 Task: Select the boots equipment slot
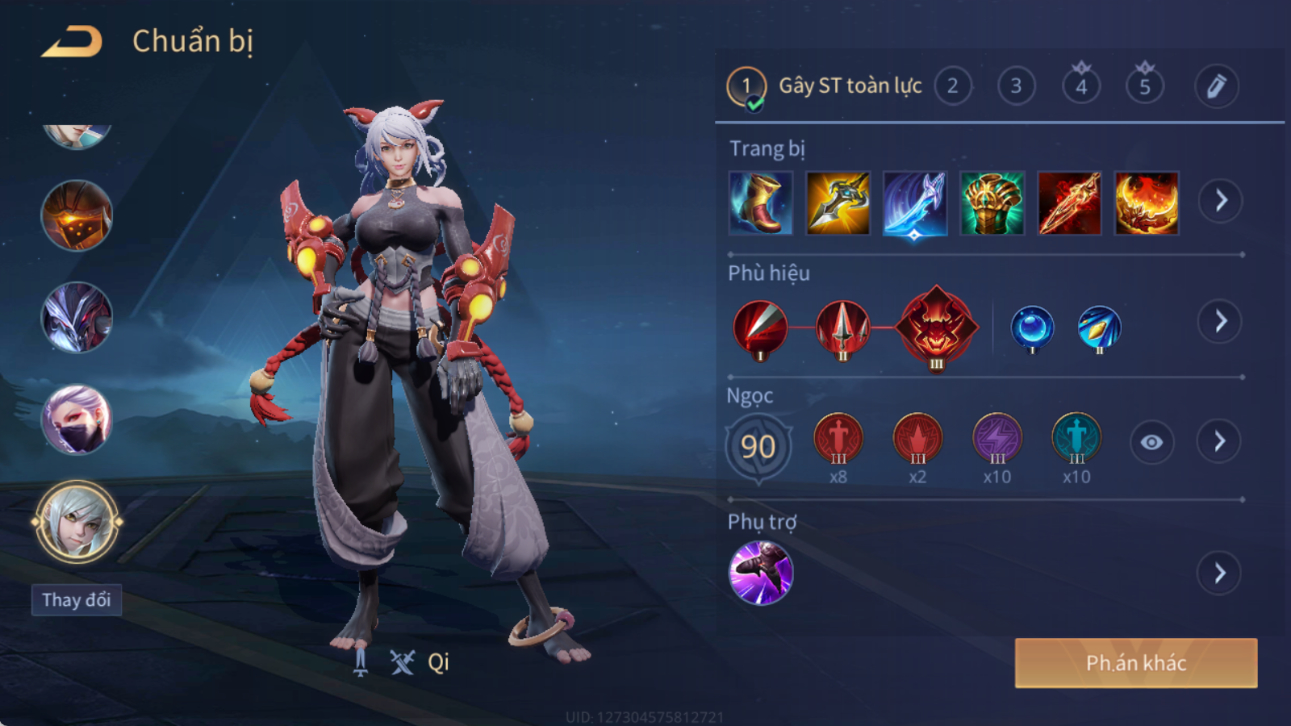pos(761,203)
